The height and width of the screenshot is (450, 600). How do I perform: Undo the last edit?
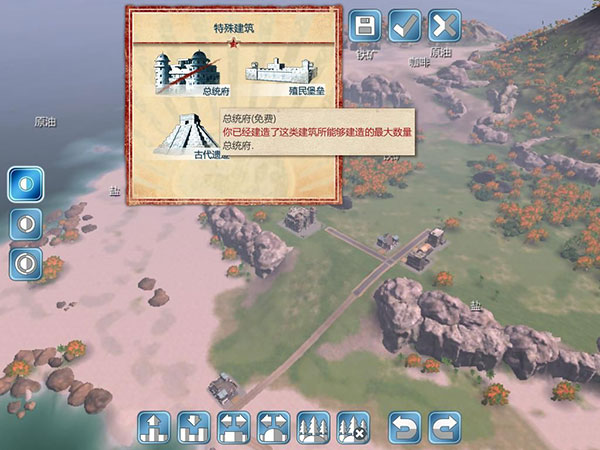(x=404, y=427)
